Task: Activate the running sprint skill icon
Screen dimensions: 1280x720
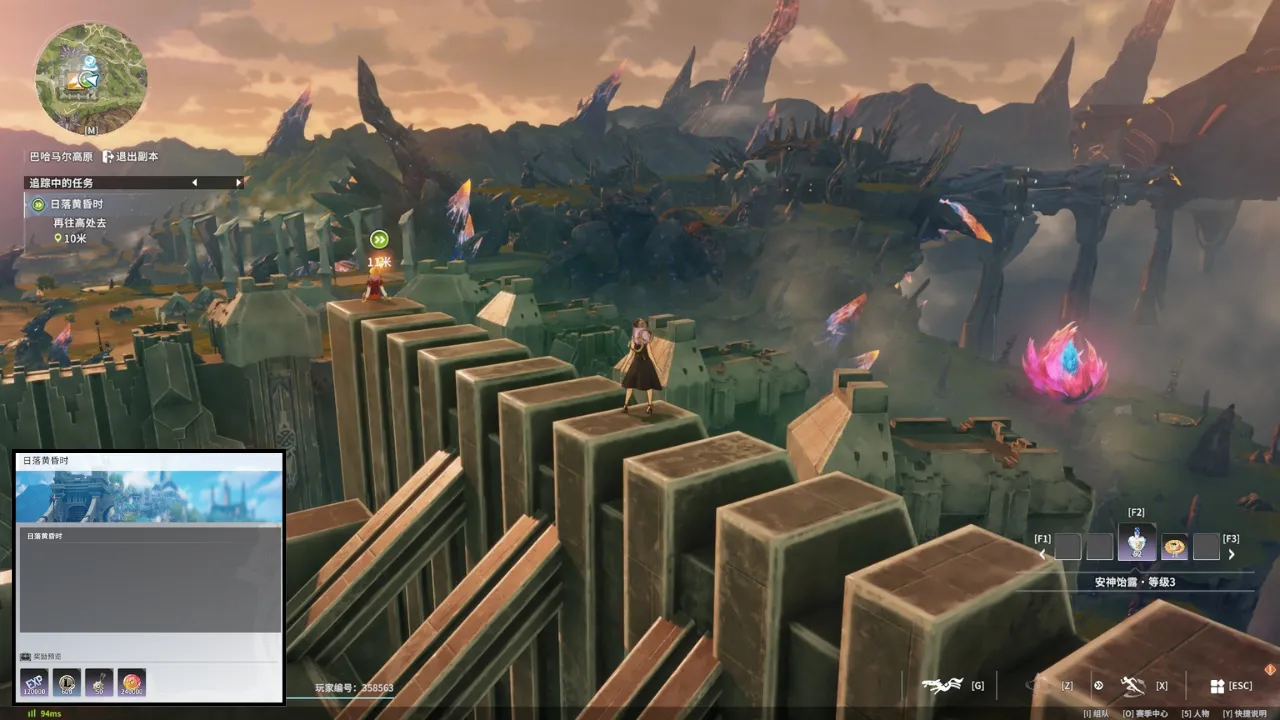Action: pos(1132,685)
